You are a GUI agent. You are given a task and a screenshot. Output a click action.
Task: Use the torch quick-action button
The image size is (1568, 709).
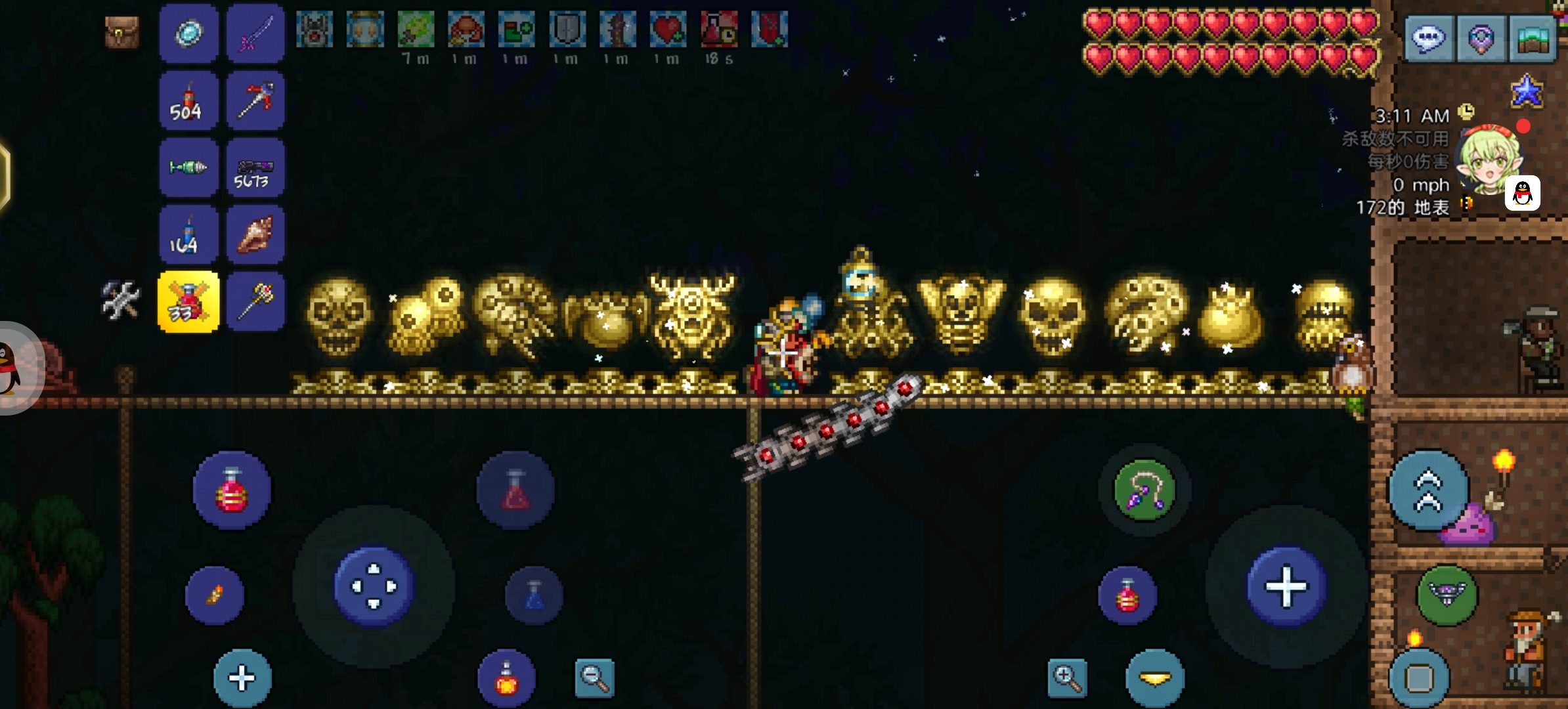[x=215, y=595]
